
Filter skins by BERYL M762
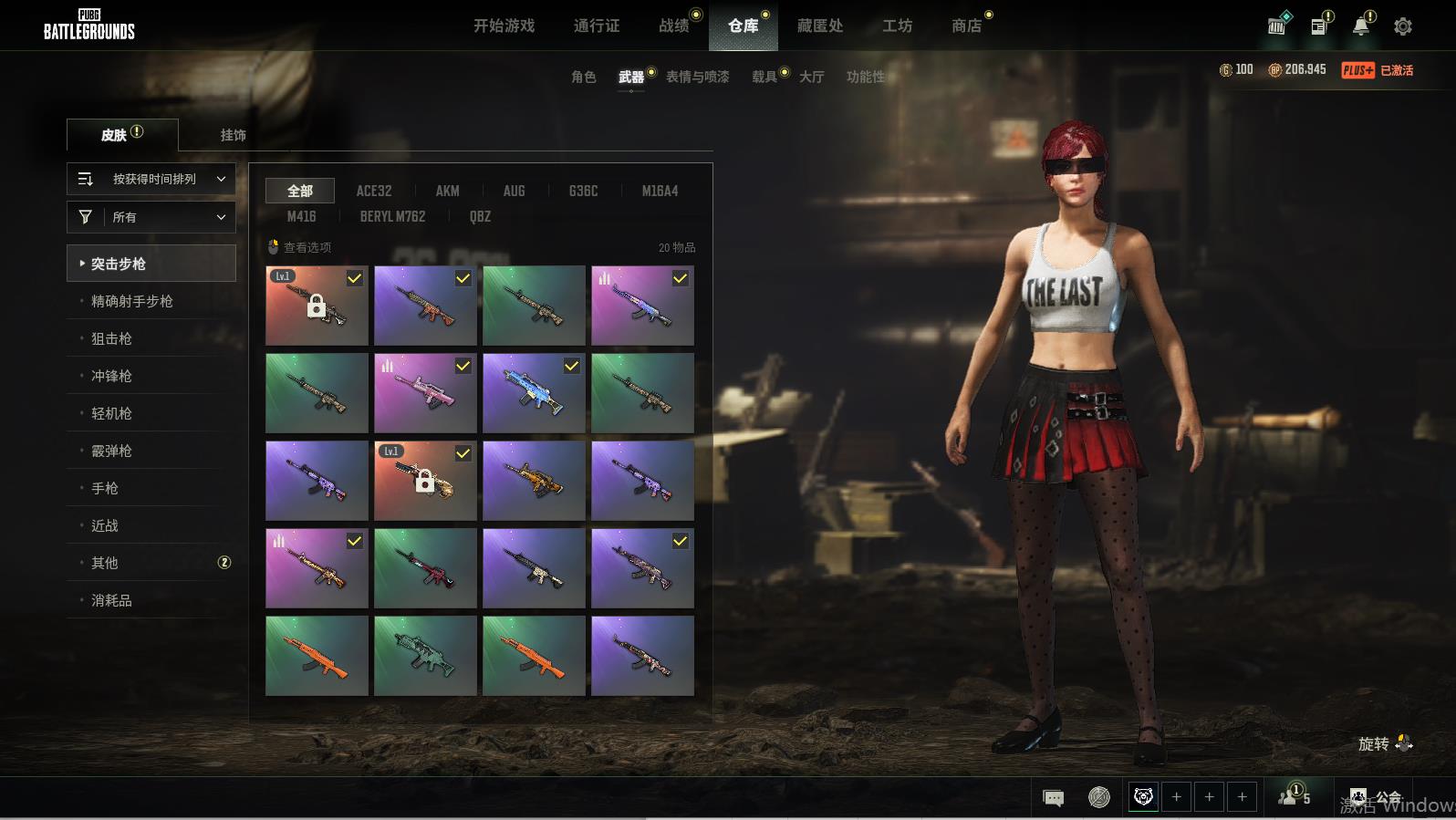(x=392, y=216)
